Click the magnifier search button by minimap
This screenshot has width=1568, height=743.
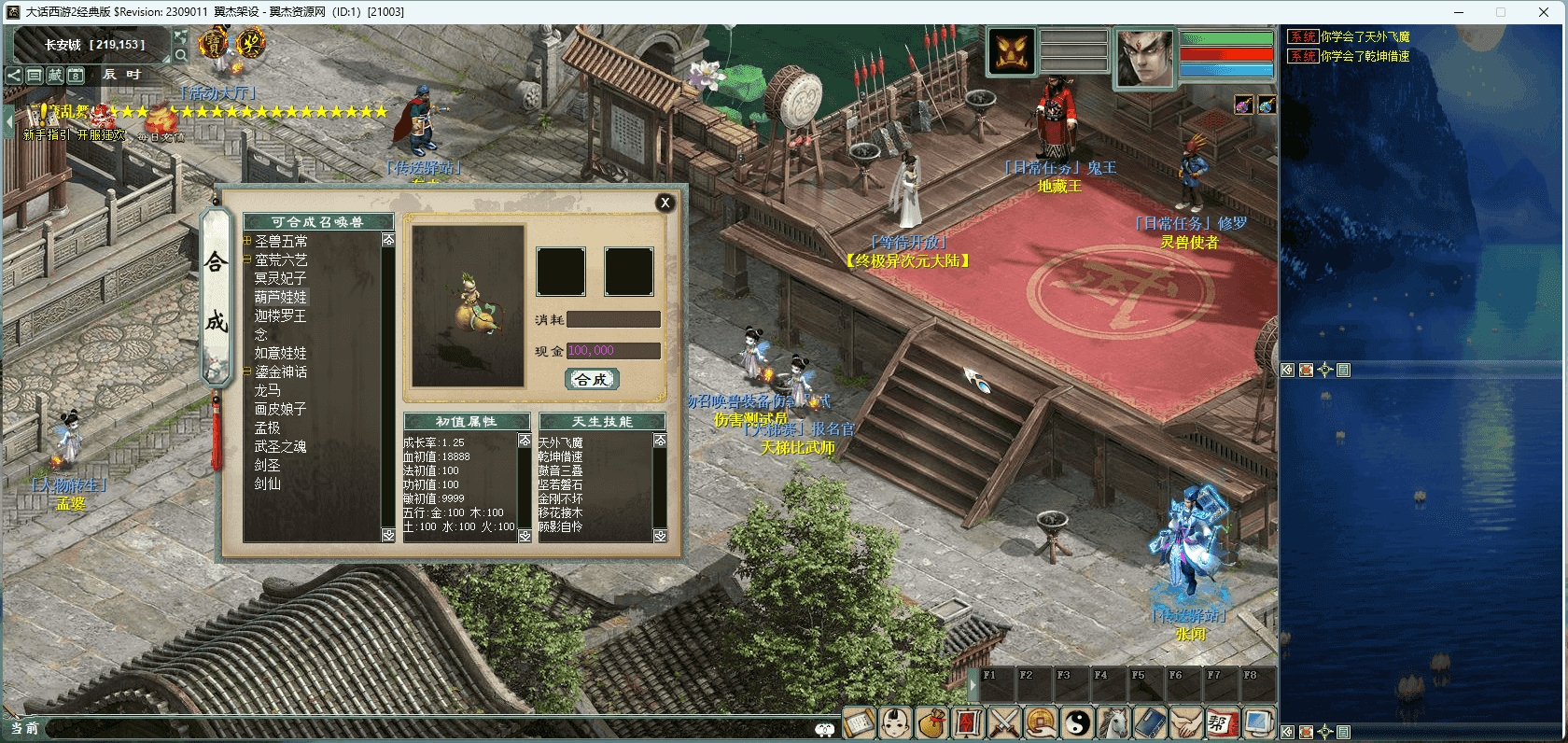pos(181,55)
